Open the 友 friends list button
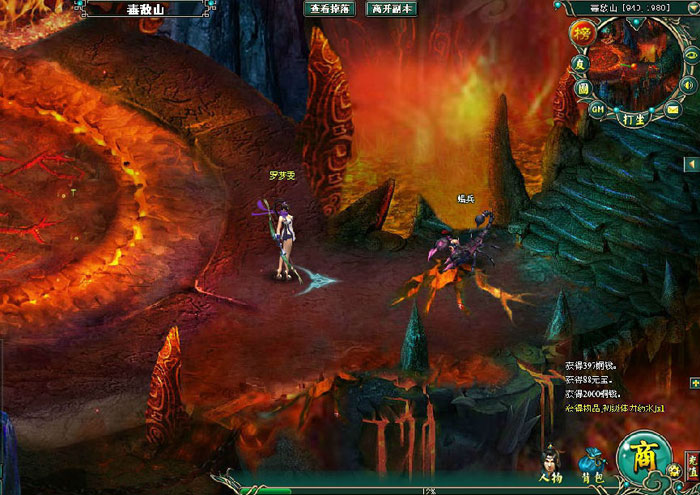The image size is (700, 495). coord(579,63)
